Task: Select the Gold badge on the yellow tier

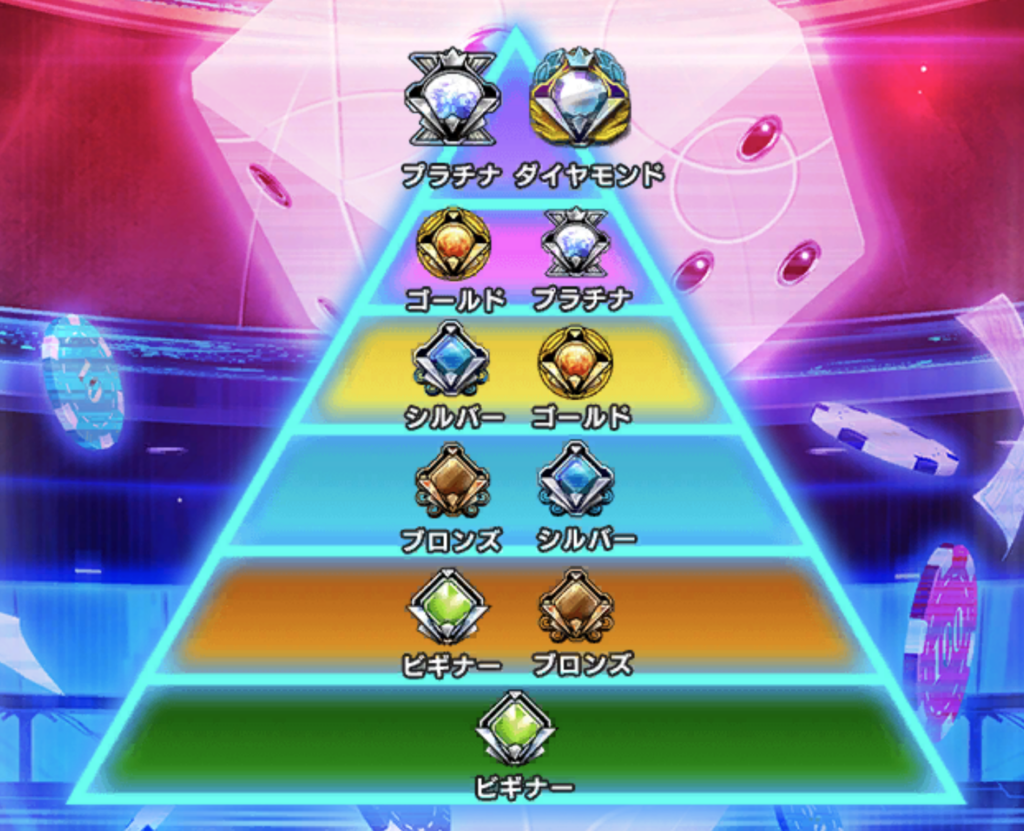Action: pyautogui.click(x=575, y=361)
